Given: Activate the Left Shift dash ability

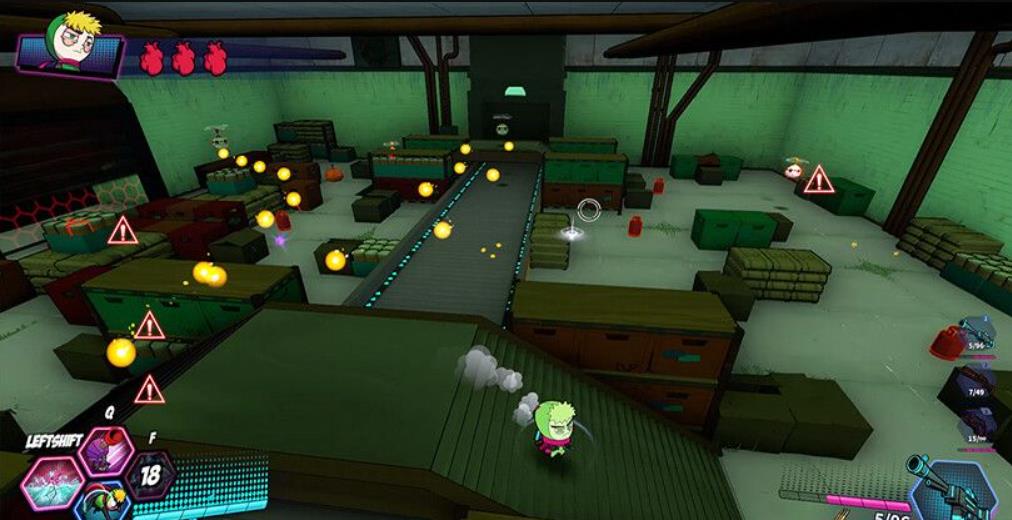Looking at the screenshot, I should tap(52, 481).
